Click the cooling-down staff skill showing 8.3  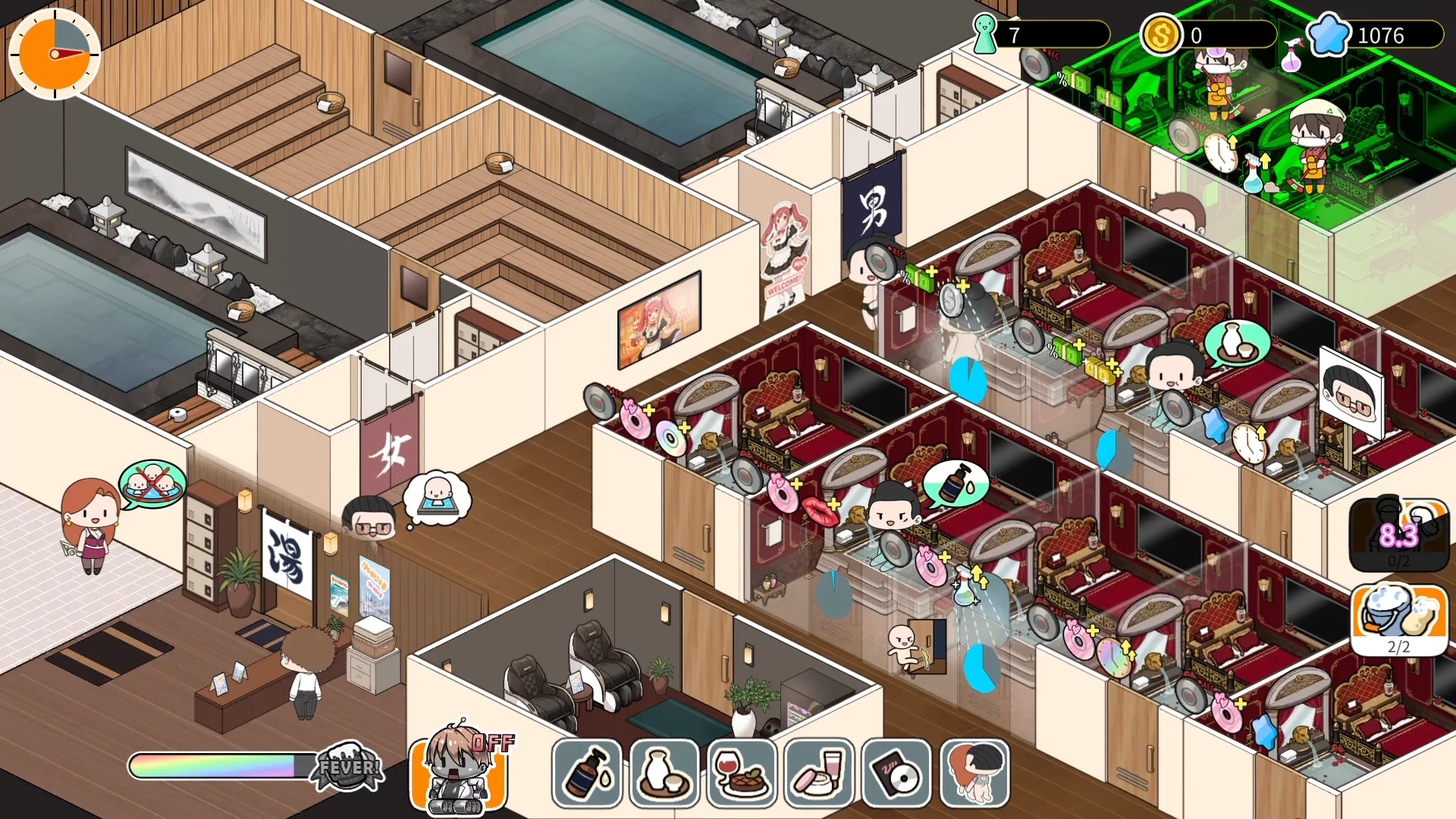point(1399,535)
